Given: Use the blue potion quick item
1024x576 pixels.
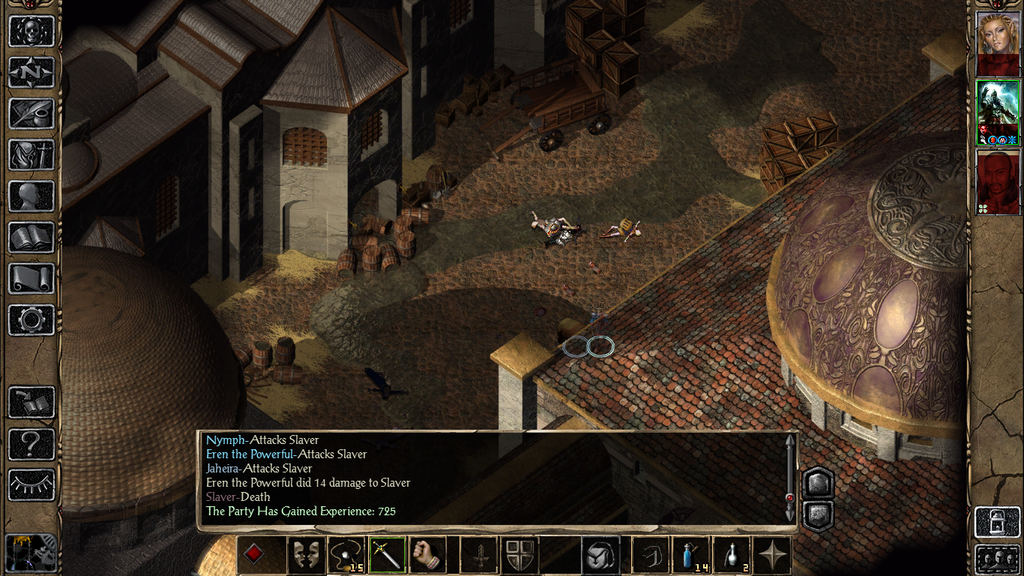Looking at the screenshot, I should coord(691,555).
